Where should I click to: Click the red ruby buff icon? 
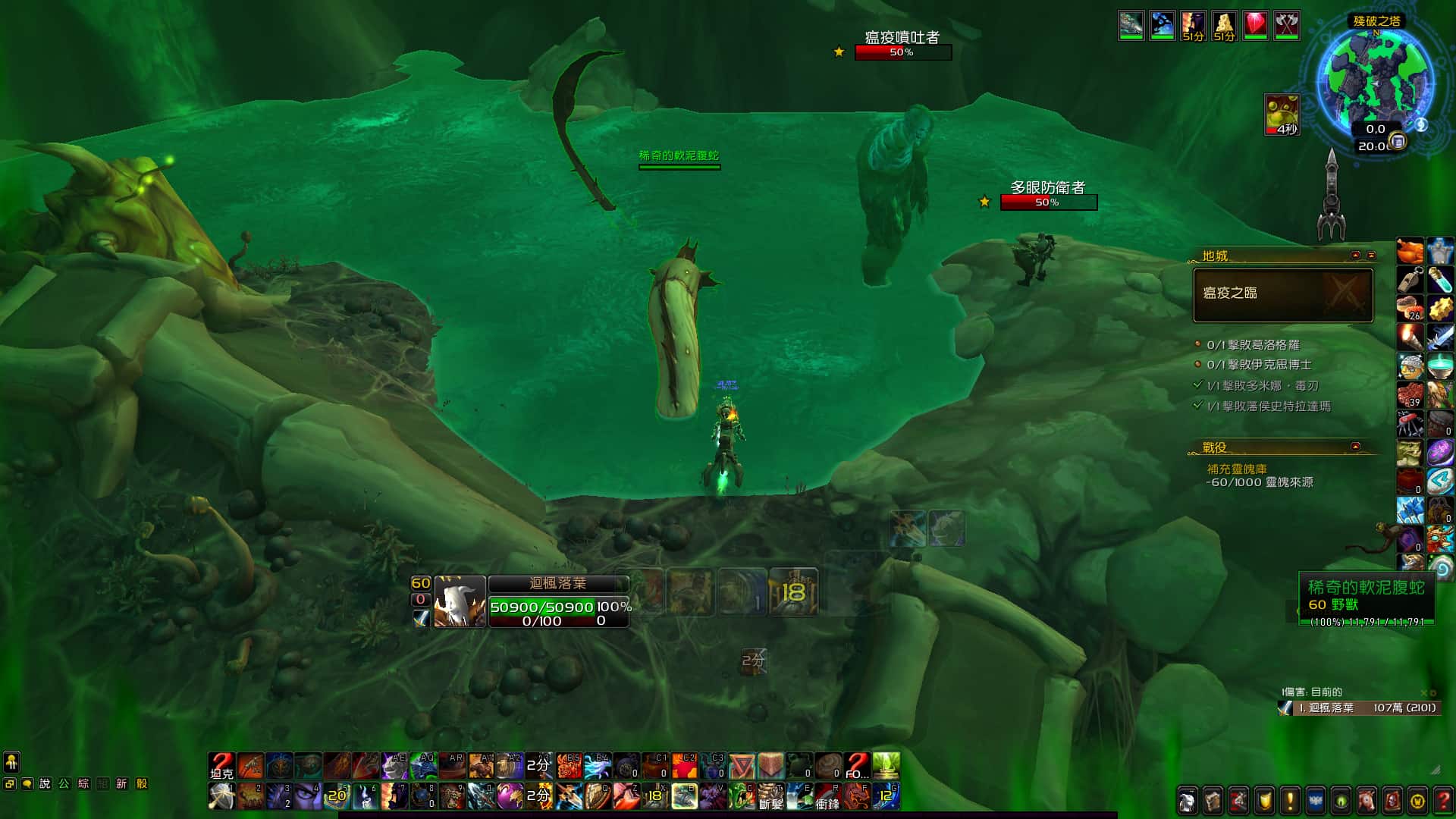(x=1255, y=26)
